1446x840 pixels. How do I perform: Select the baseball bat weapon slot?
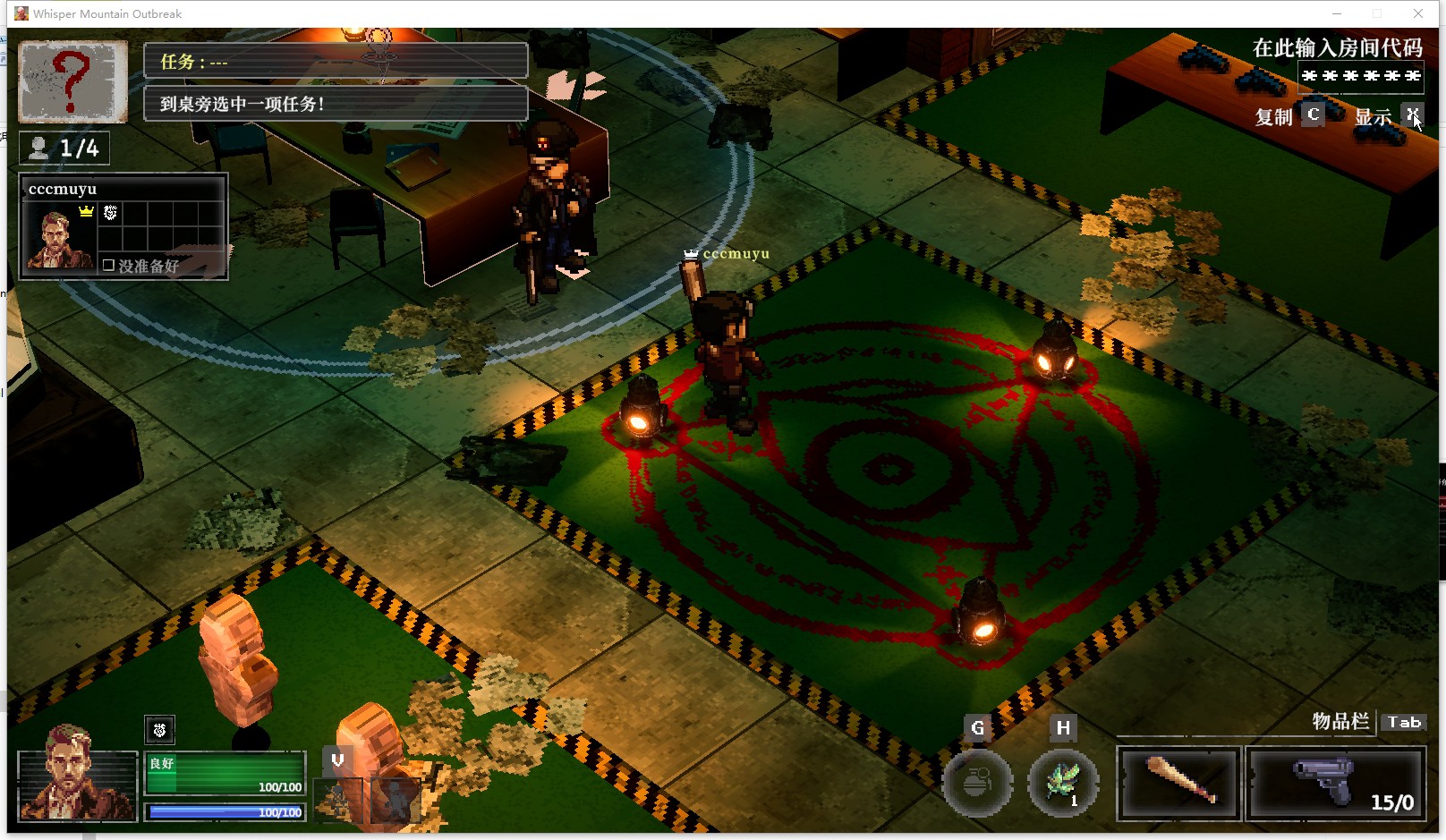1178,783
